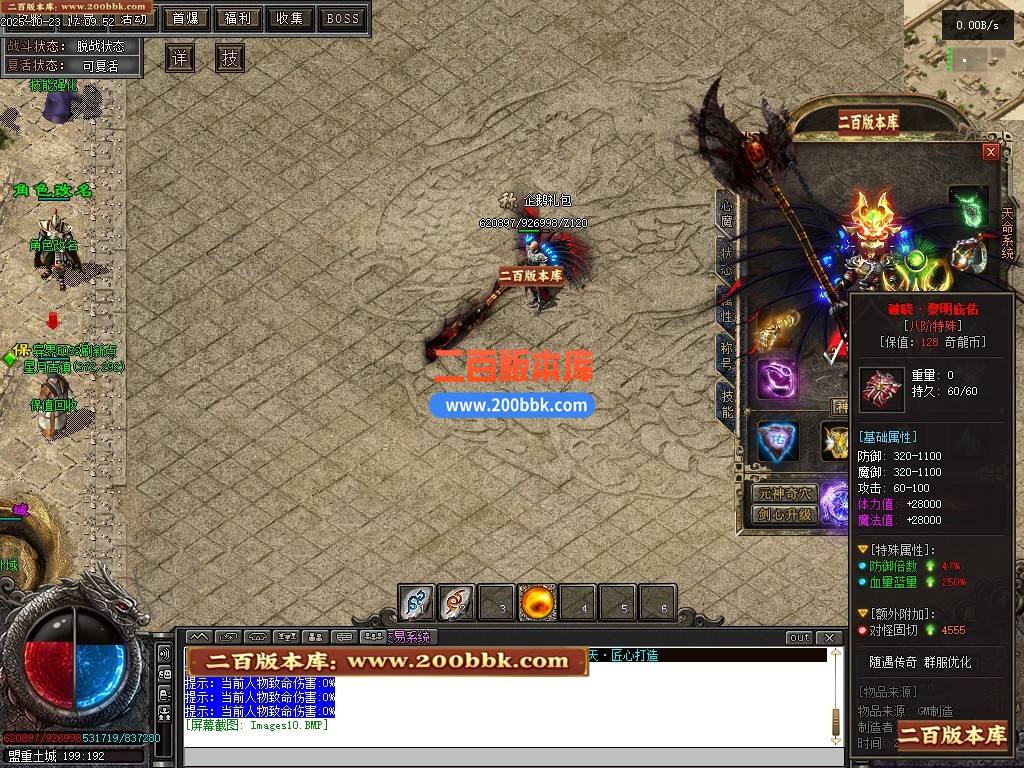Select the purple ring equipment slot
Image resolution: width=1024 pixels, height=768 pixels.
point(776,380)
